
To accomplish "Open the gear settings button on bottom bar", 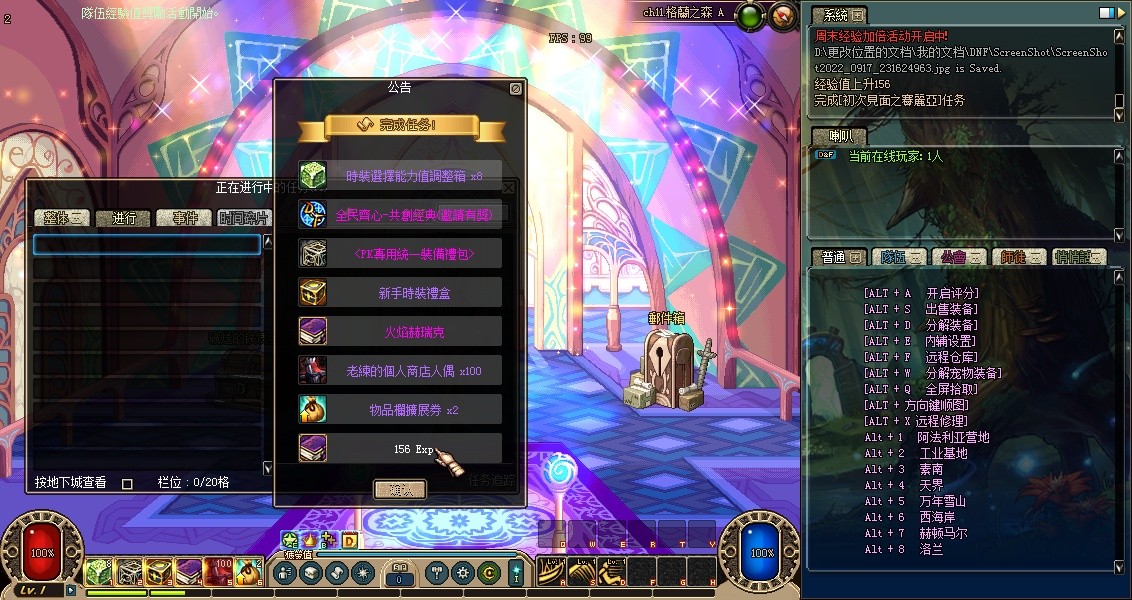I will [462, 573].
